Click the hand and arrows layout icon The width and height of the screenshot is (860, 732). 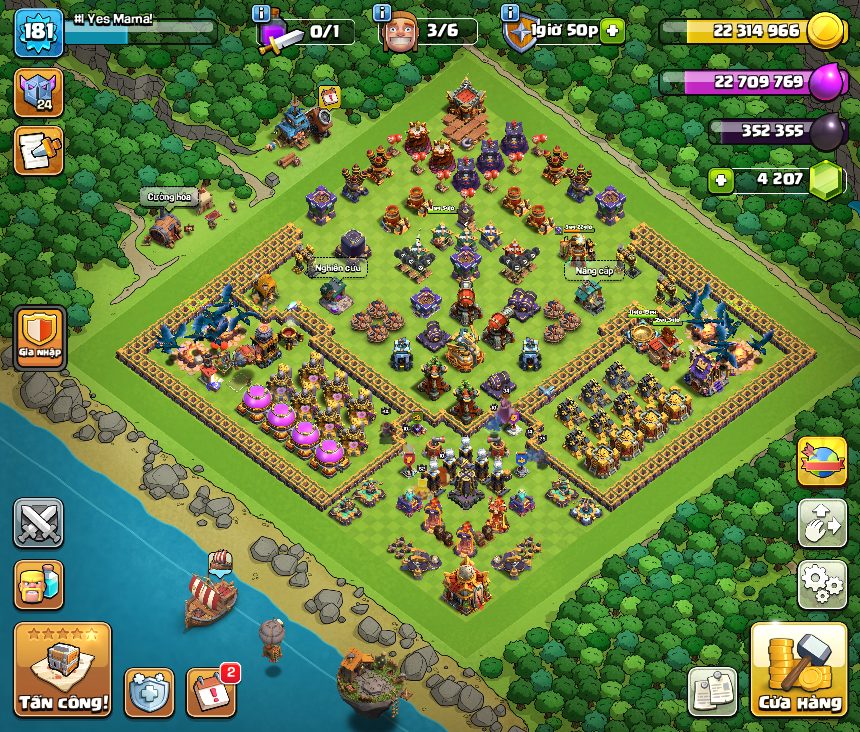[822, 523]
